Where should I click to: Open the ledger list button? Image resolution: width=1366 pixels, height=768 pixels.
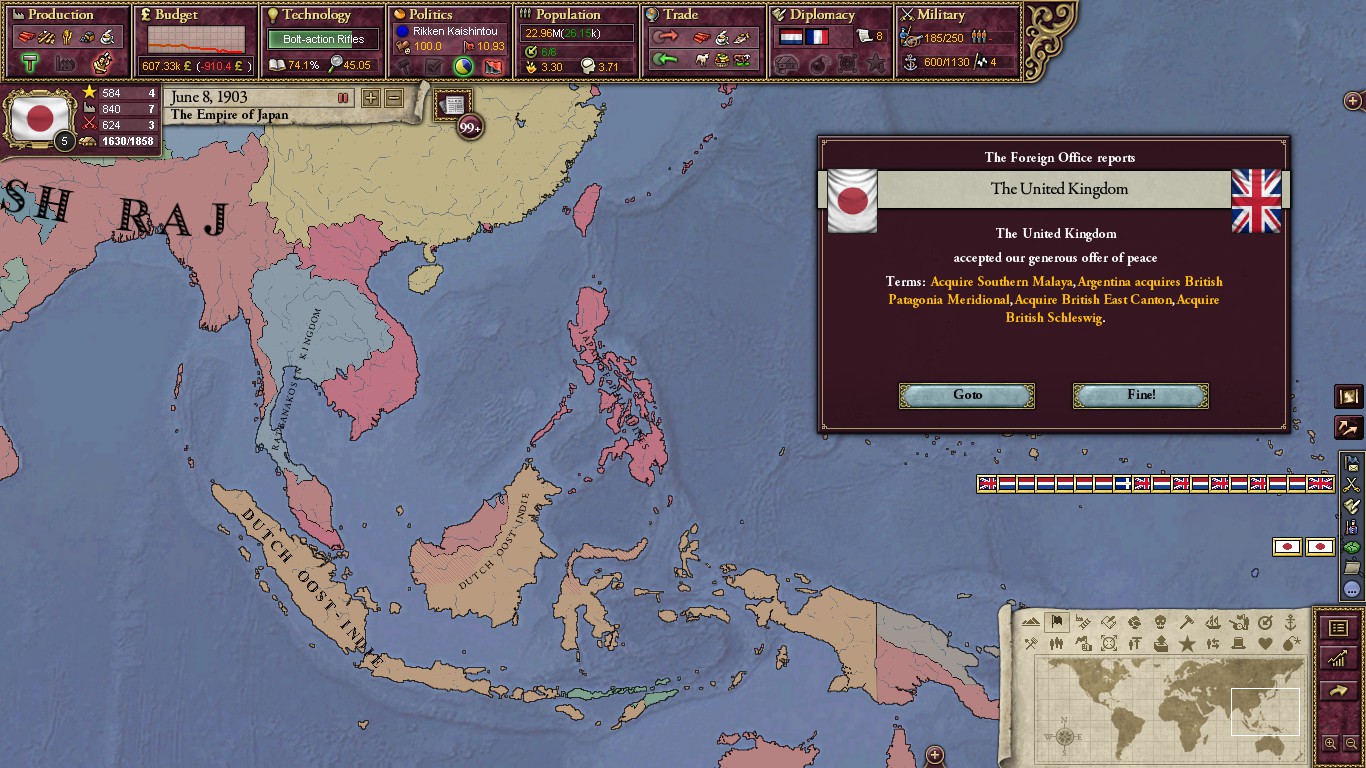1338,628
